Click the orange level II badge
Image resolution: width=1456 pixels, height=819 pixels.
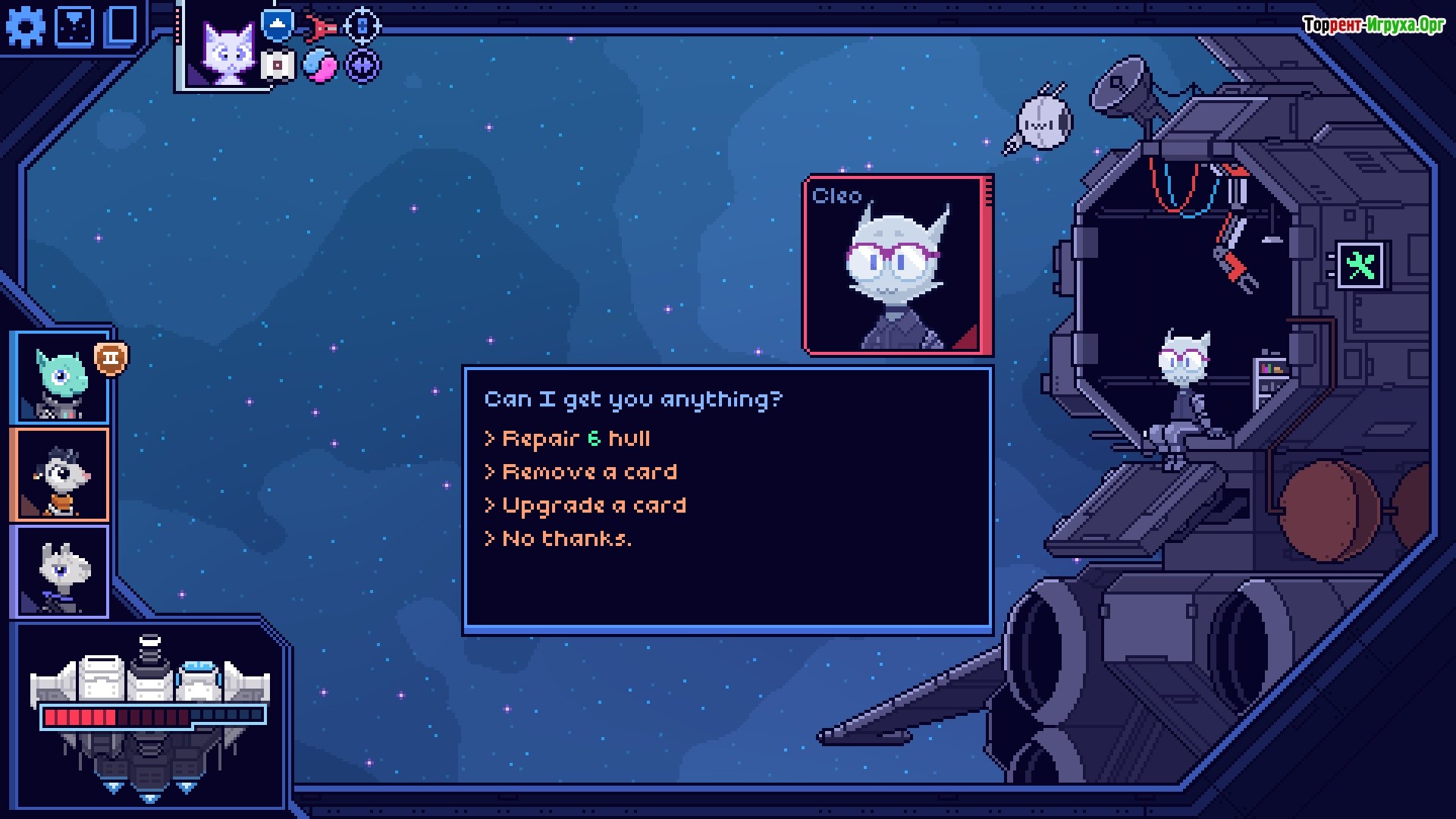pos(111,358)
